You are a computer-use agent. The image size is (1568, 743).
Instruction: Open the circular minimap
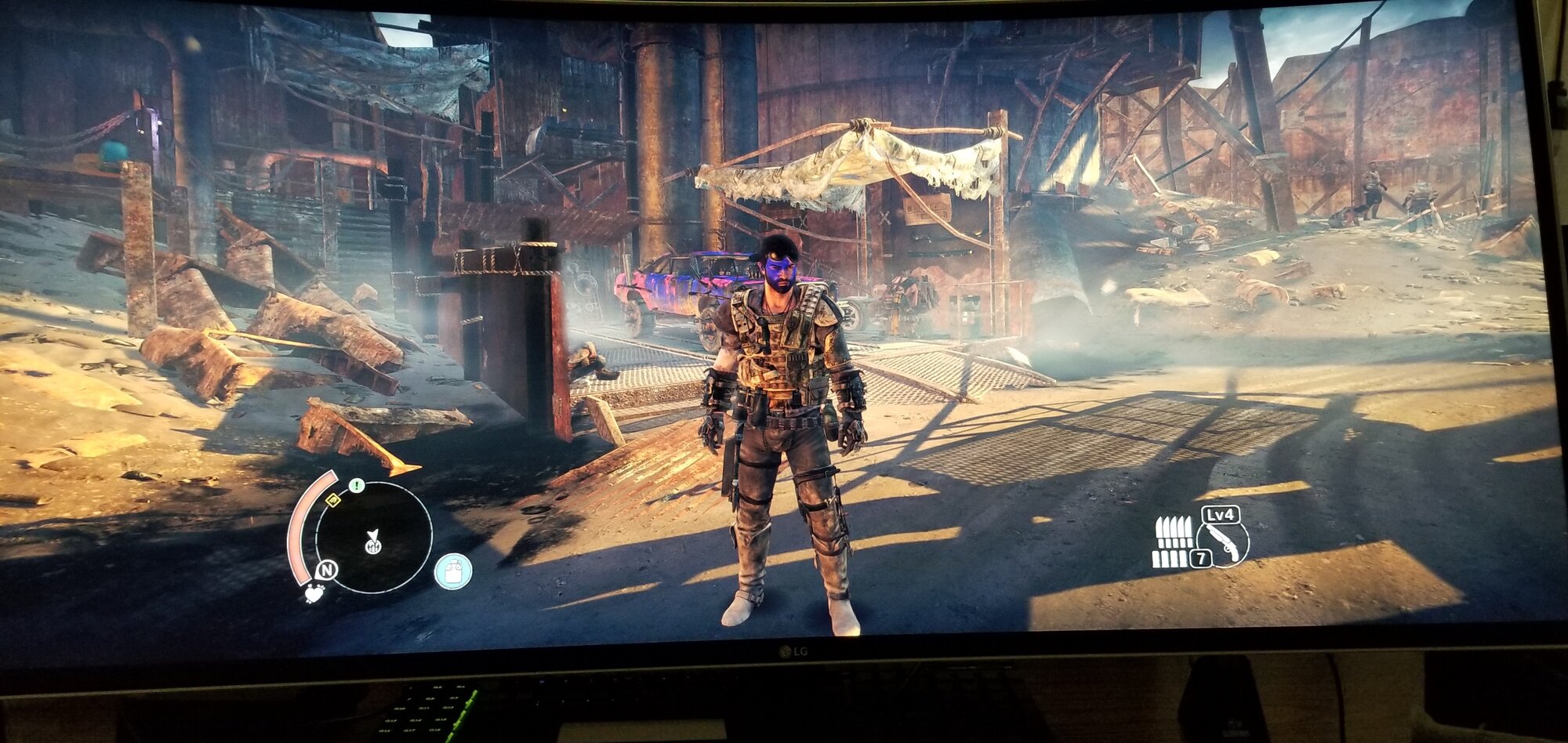[x=374, y=538]
